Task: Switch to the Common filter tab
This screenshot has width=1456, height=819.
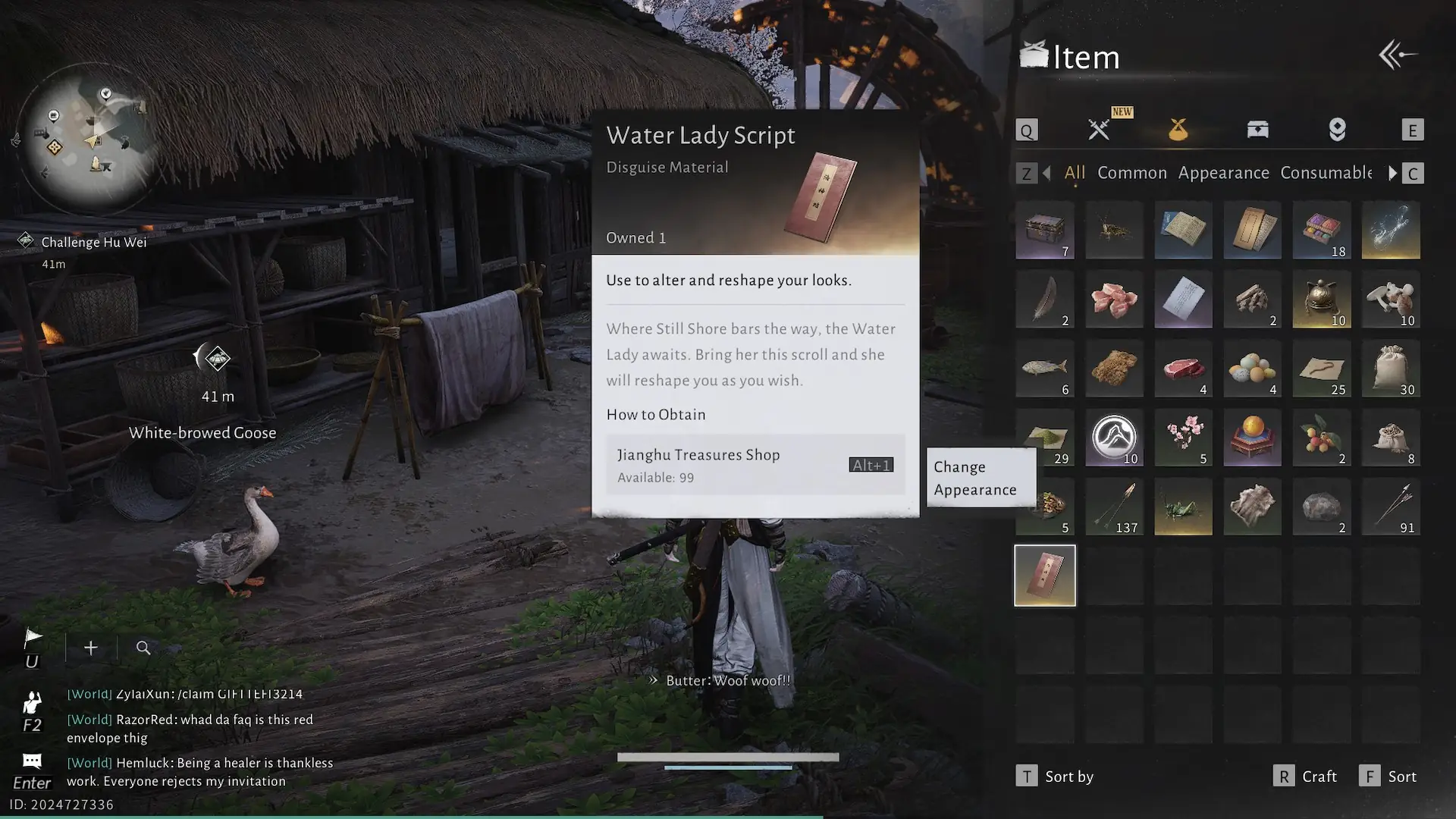Action: pyautogui.click(x=1131, y=173)
